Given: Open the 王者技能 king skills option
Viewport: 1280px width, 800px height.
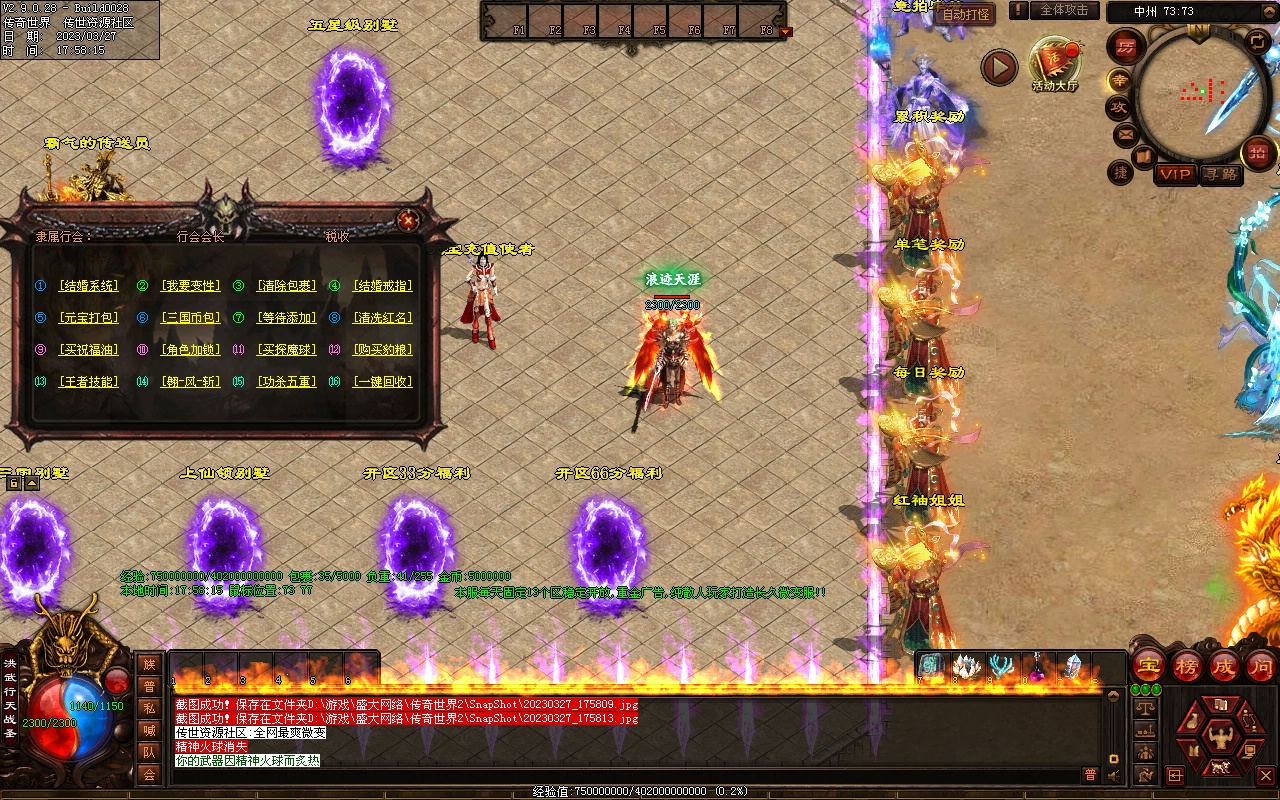Looking at the screenshot, I should click(89, 382).
